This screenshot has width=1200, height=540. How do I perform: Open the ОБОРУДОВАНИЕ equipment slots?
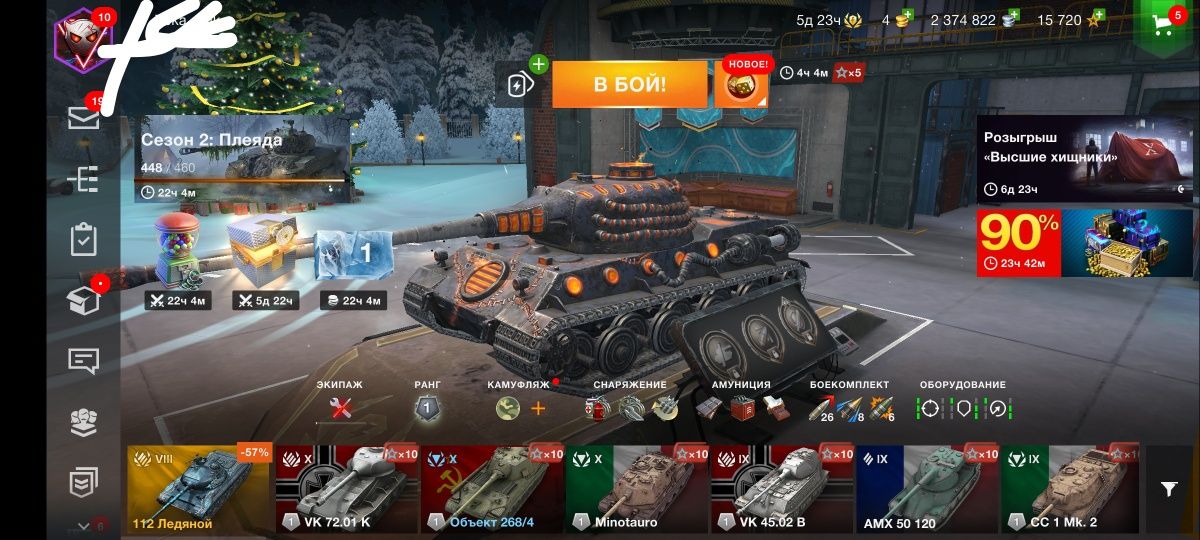pos(964,408)
